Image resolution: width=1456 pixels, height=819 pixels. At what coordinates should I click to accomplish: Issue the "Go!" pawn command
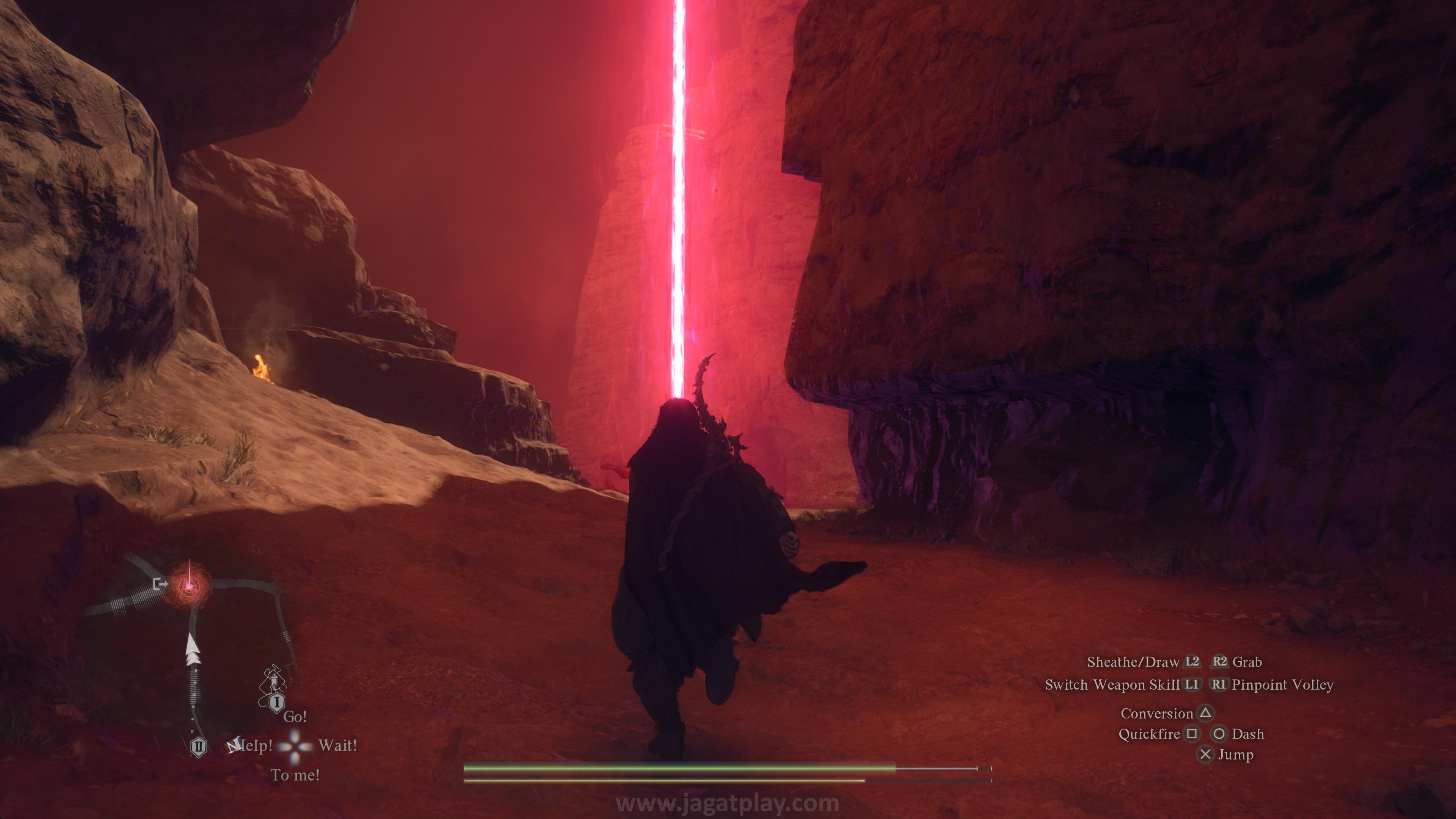[x=295, y=717]
